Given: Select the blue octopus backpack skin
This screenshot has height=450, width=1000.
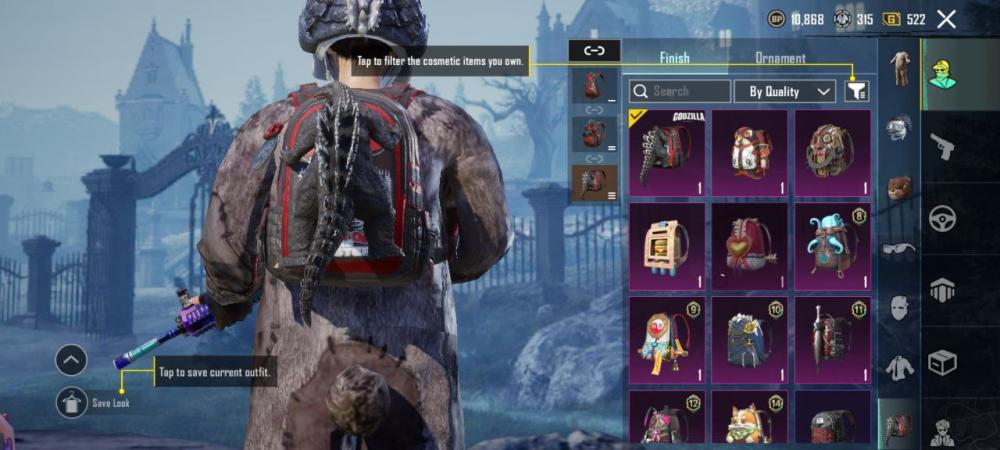Looking at the screenshot, I should [832, 244].
